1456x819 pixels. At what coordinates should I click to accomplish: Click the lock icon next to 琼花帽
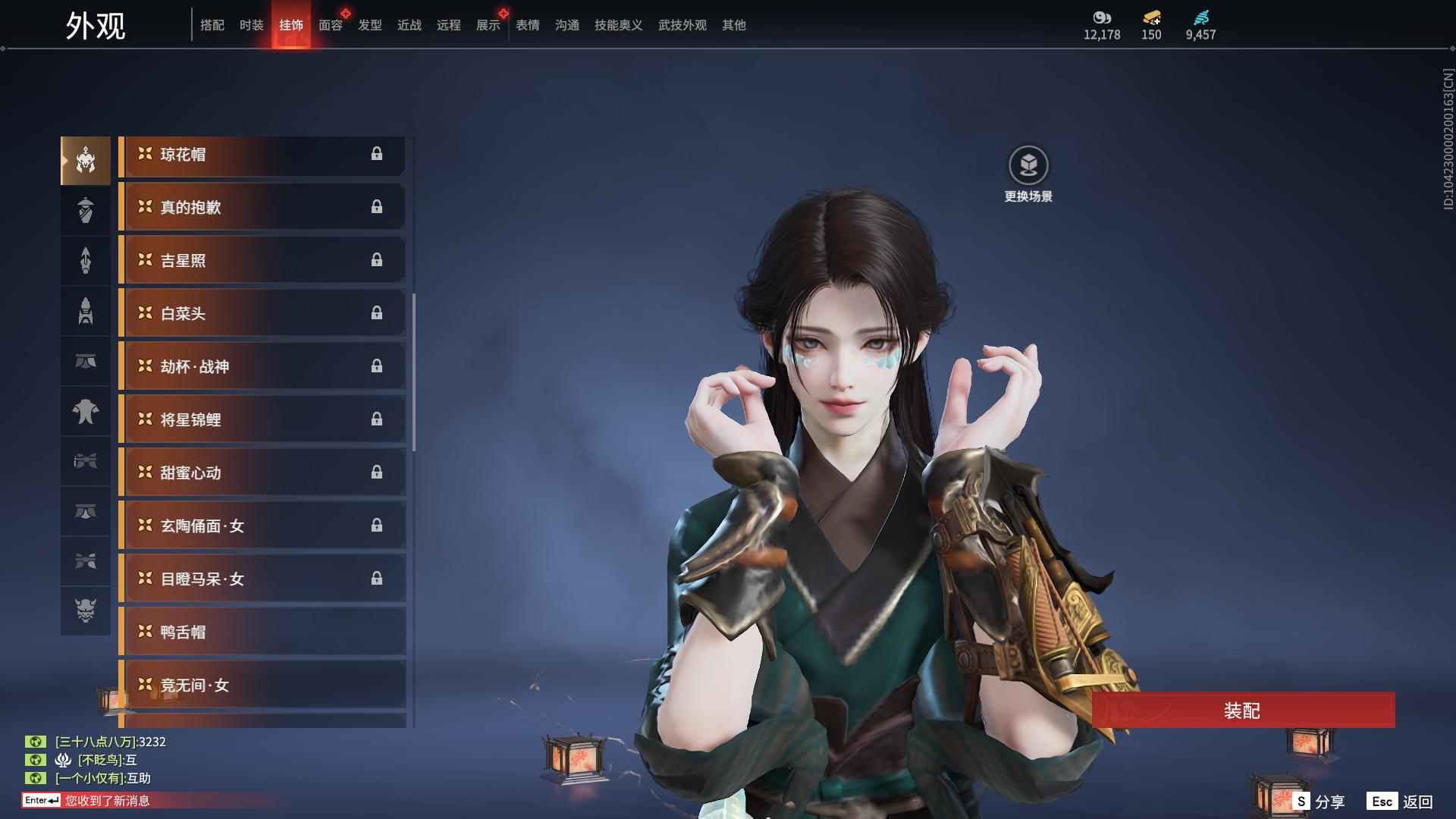(x=377, y=155)
